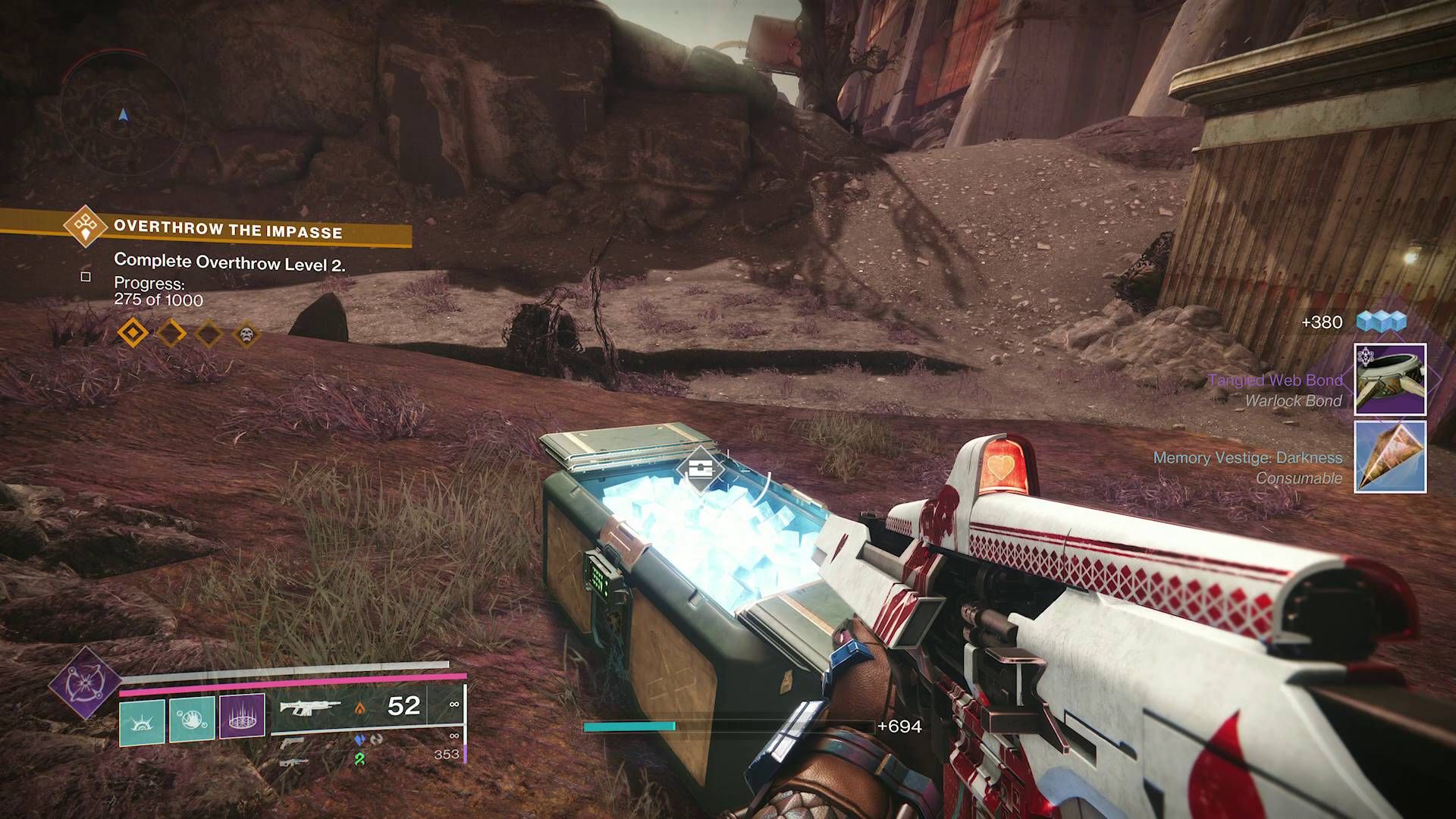
Task: Click the Overthrow objective diamond emblem
Action: click(85, 226)
